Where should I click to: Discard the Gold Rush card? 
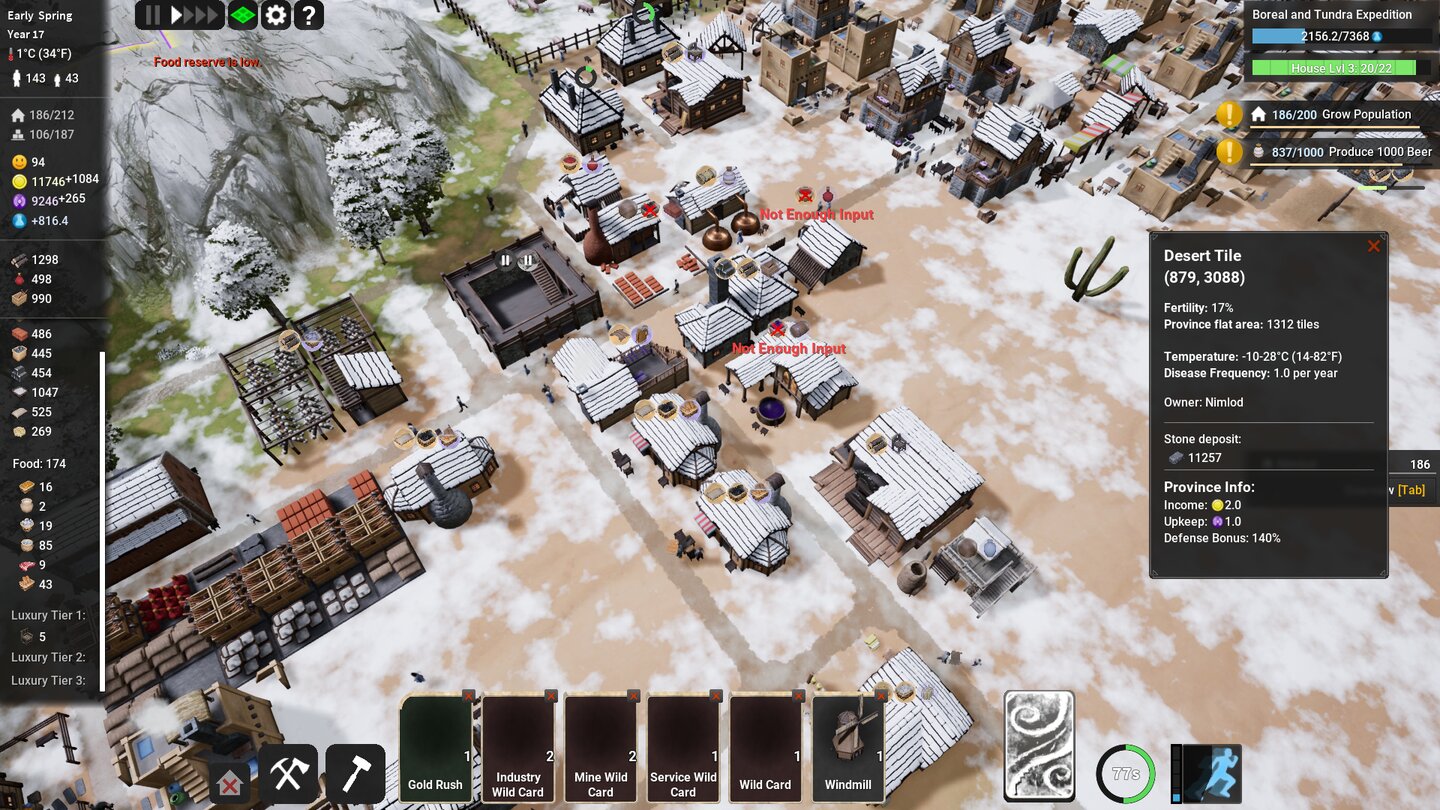point(467,694)
